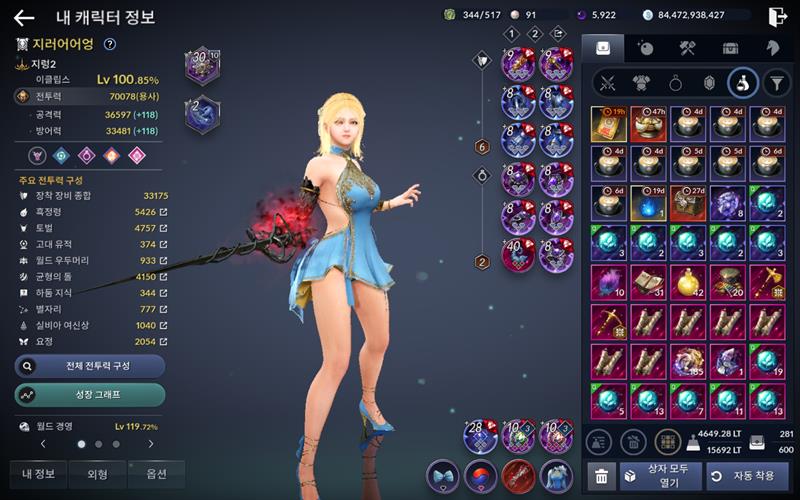Open the 옵션 tab
This screenshot has width=800, height=500.
point(156,474)
